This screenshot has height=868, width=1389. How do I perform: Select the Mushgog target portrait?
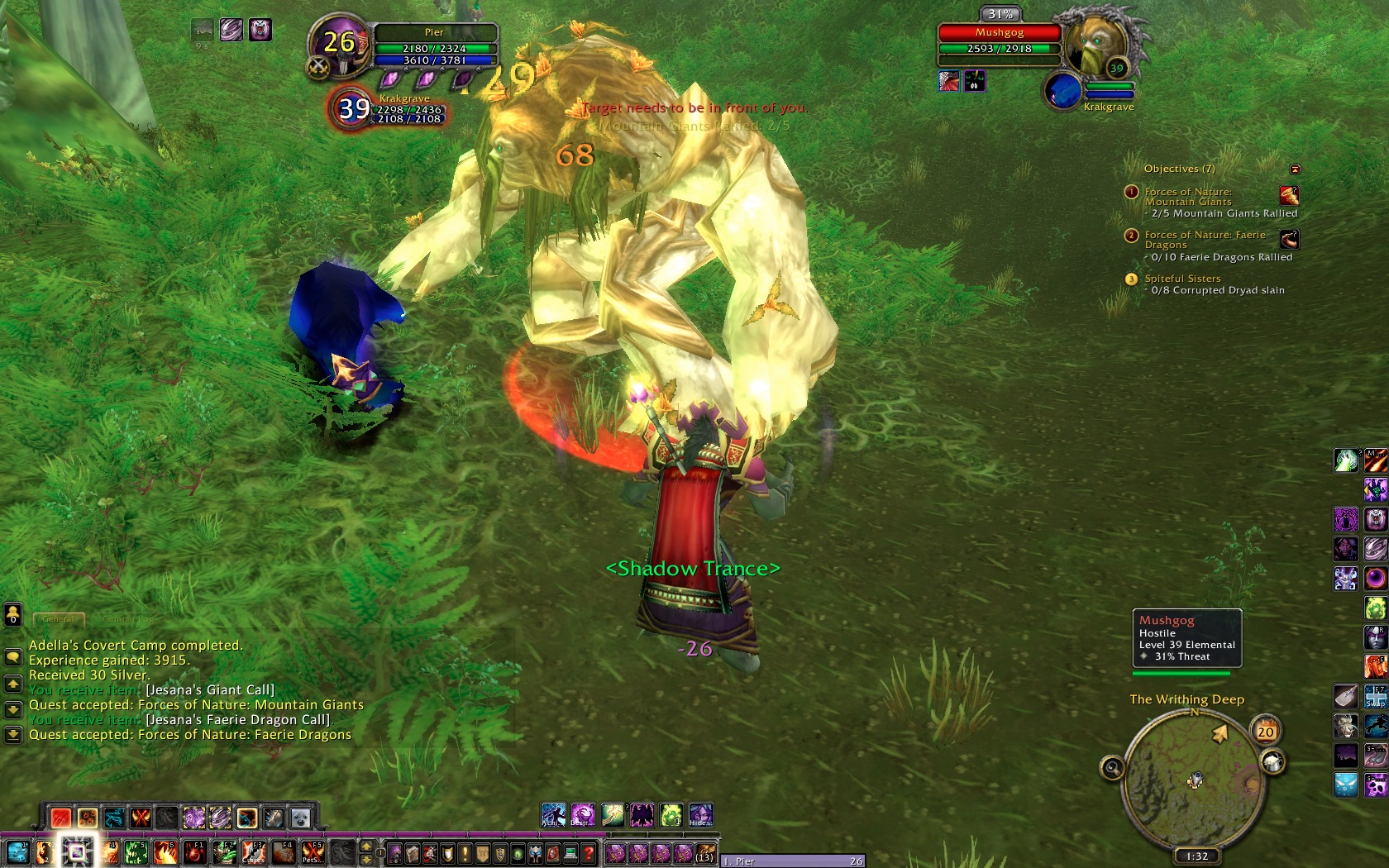[x=1095, y=45]
